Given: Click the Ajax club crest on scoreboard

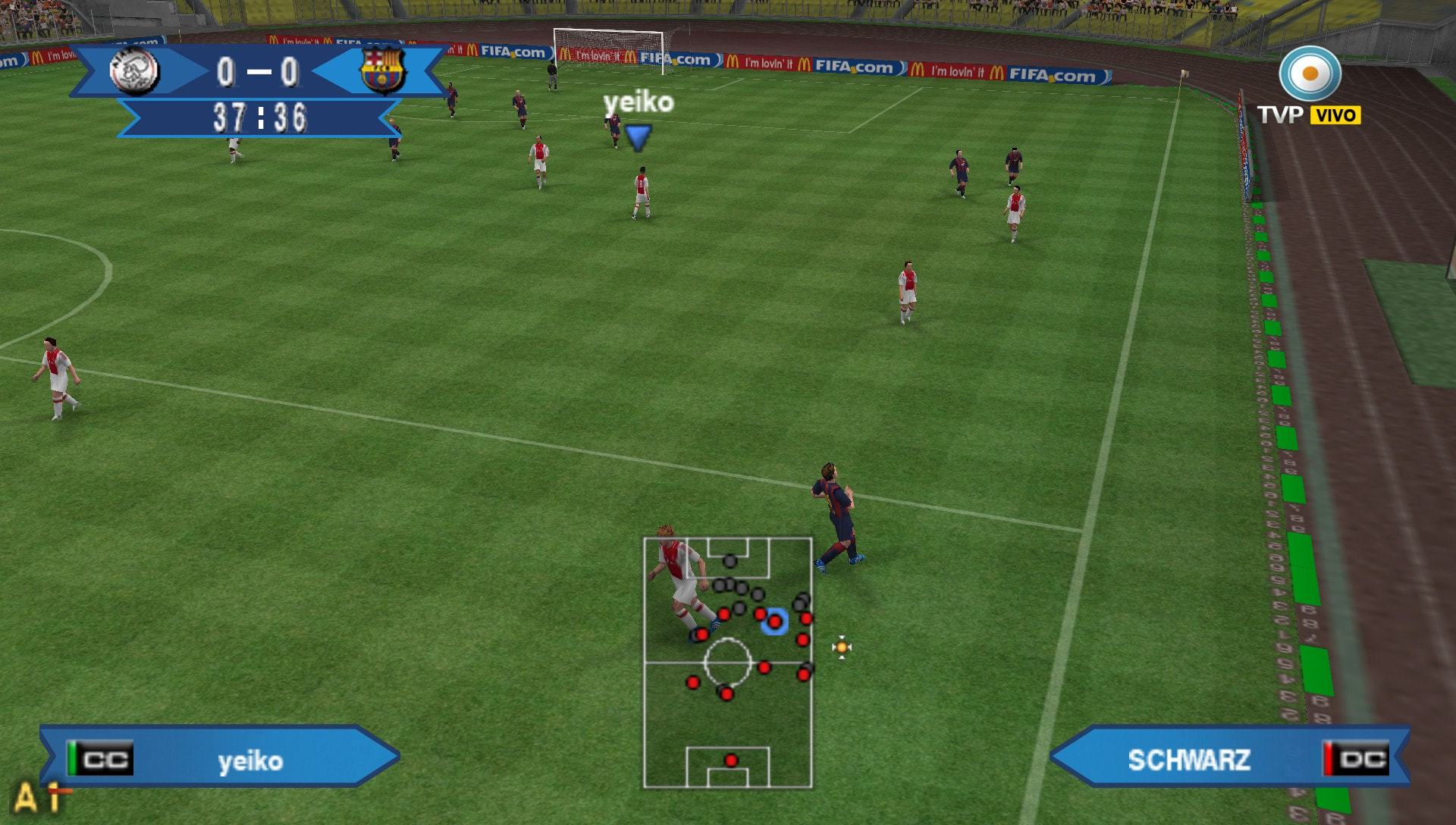Looking at the screenshot, I should (134, 71).
